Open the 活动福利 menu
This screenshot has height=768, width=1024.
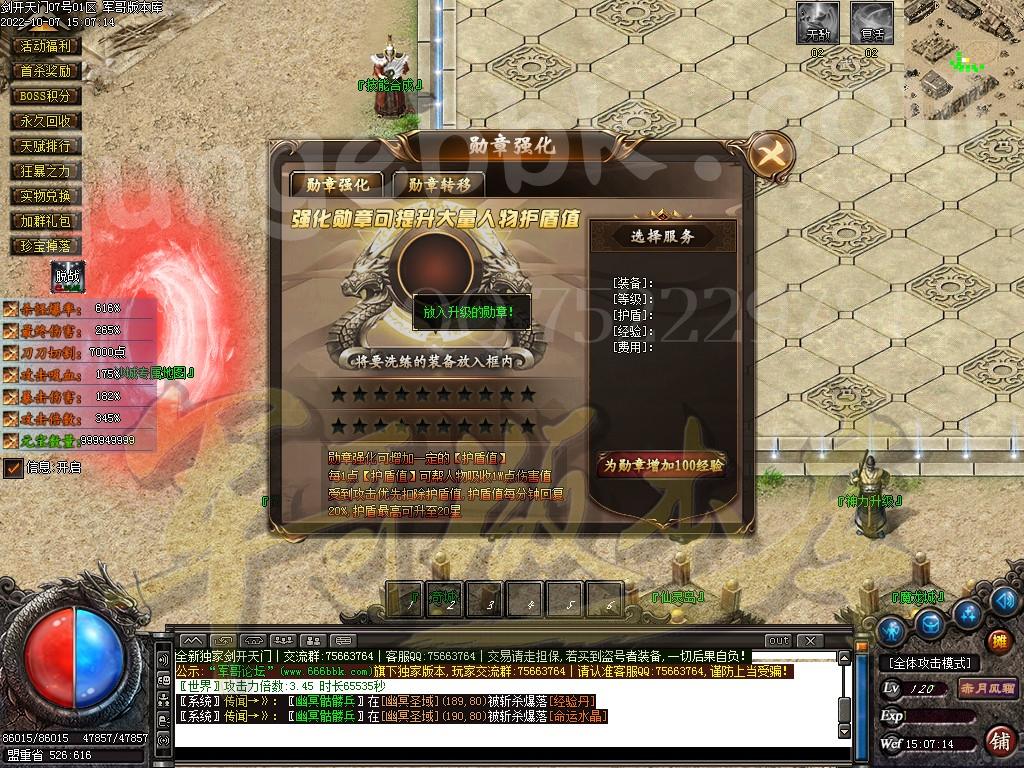click(x=46, y=46)
